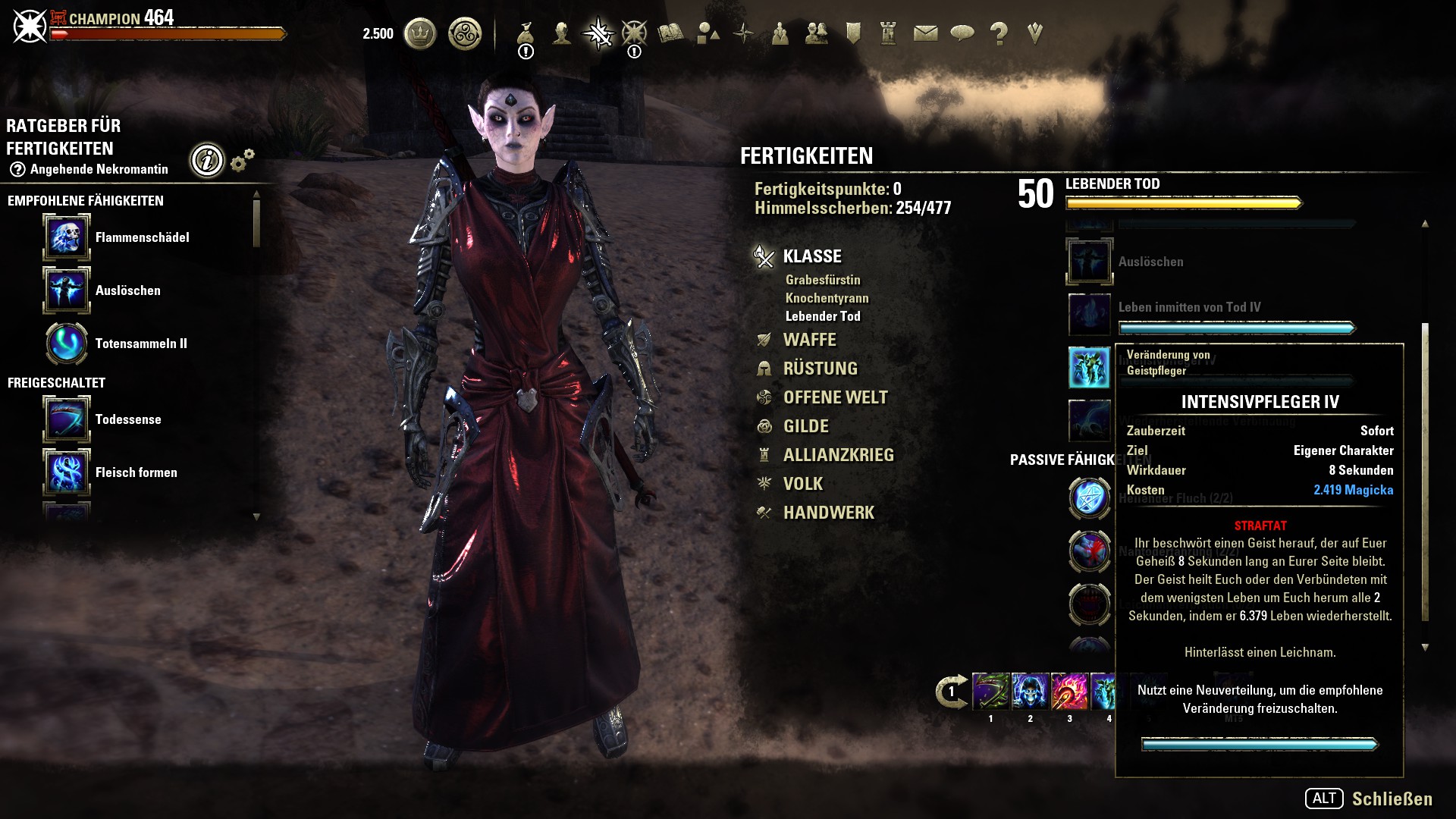Expand the RÜSTUNG skill category
This screenshot has height=819, width=1456.
[820, 369]
